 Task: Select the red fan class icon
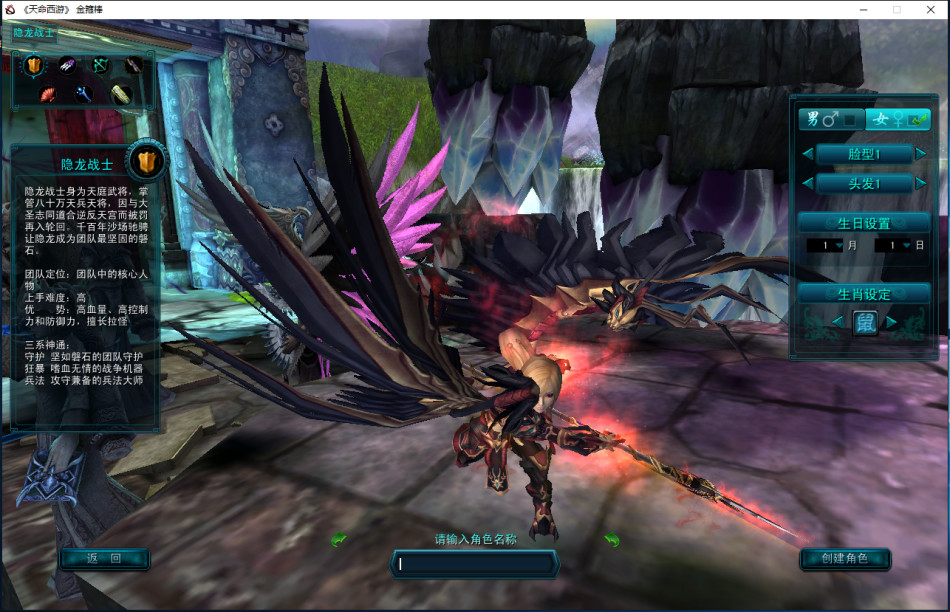[47, 95]
